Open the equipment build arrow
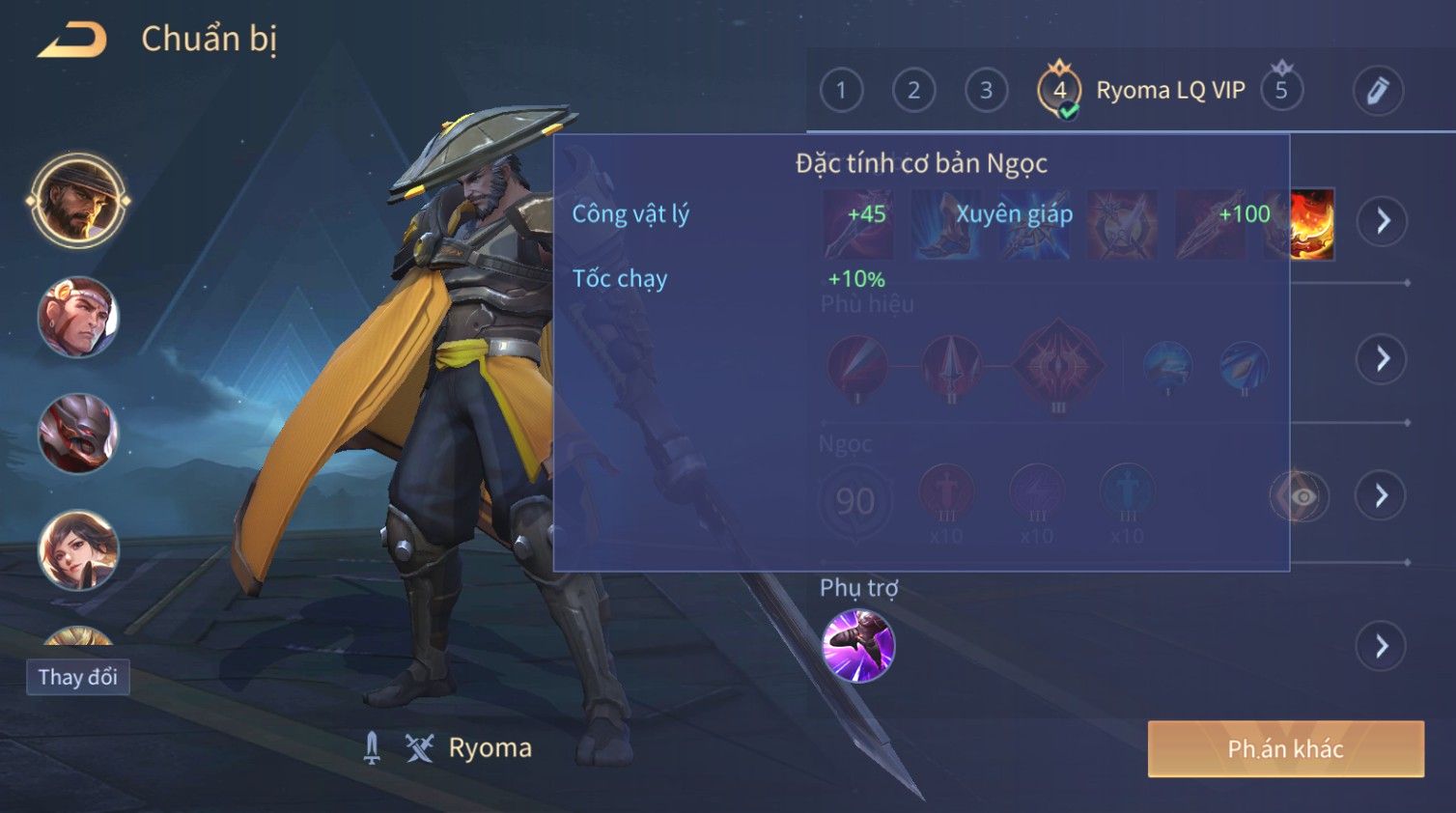 tap(1382, 221)
